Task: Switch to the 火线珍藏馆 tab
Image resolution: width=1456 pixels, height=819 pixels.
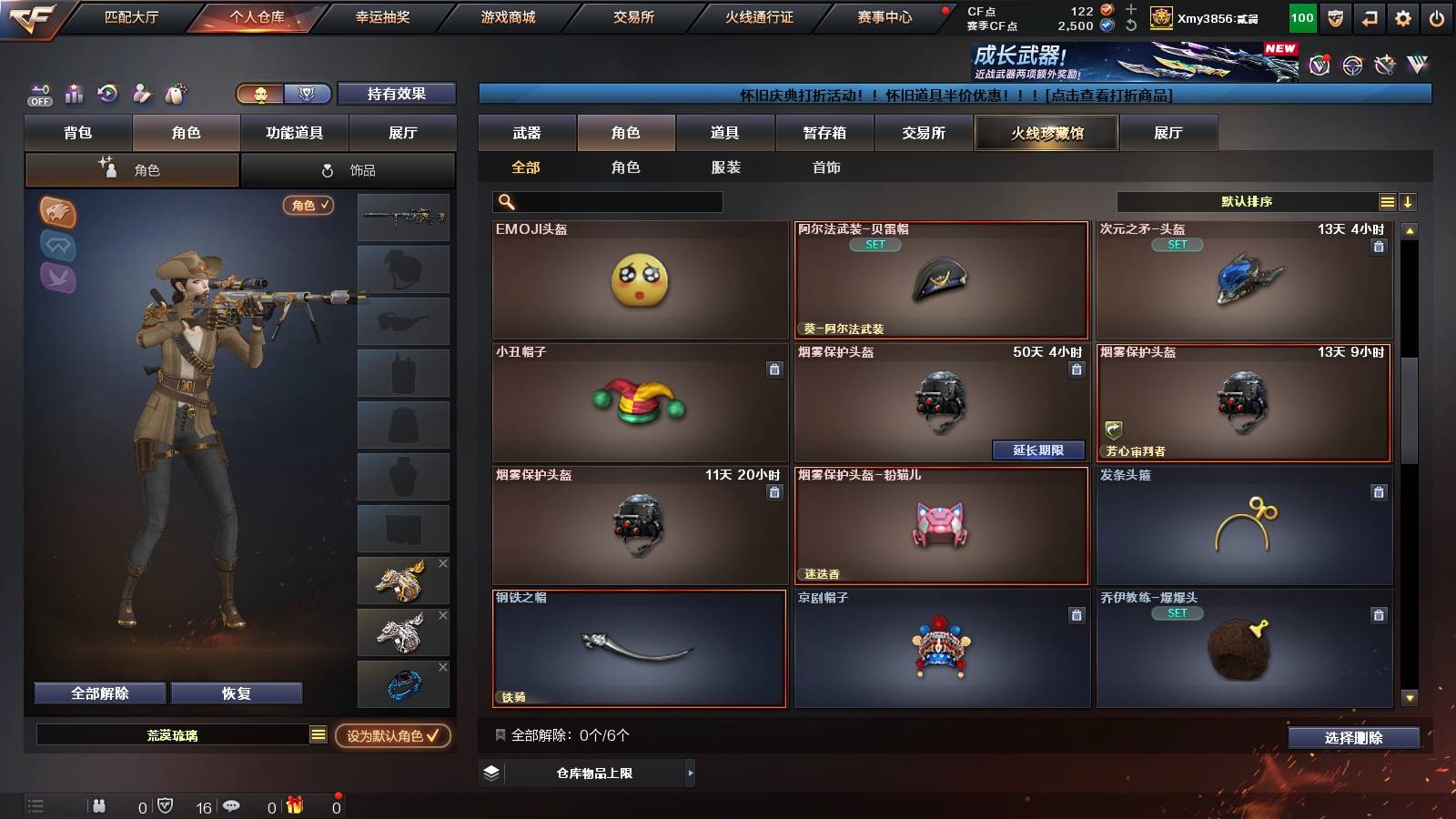Action: pyautogui.click(x=1046, y=133)
